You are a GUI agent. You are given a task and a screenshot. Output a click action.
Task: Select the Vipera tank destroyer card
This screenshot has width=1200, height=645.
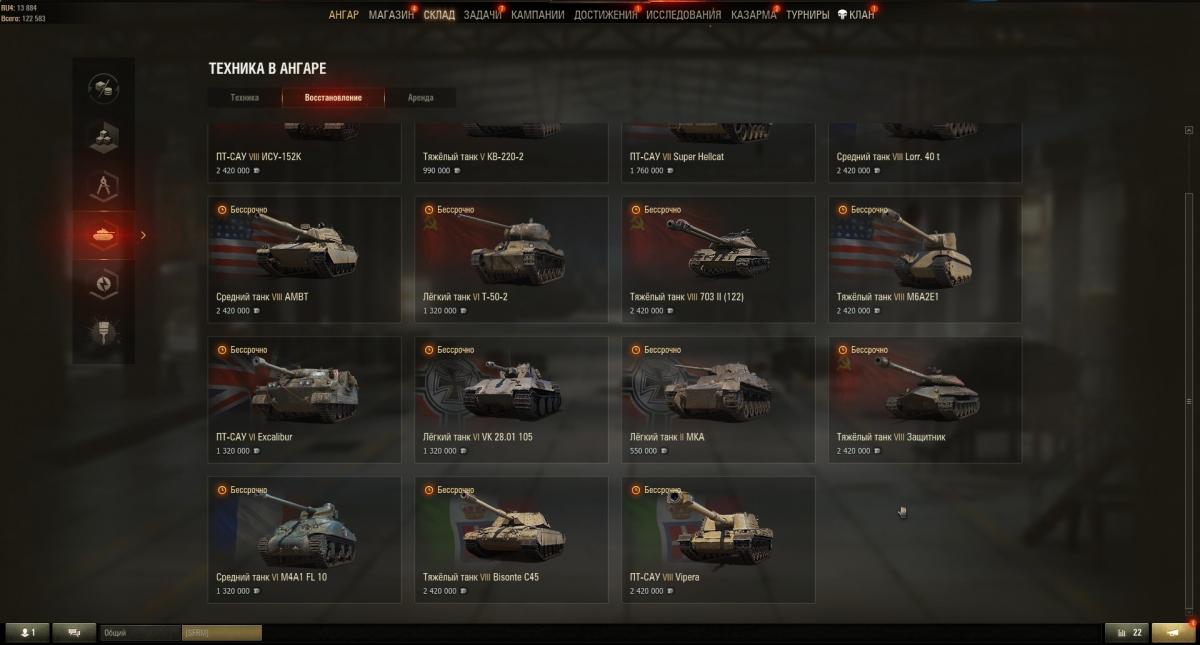point(718,539)
